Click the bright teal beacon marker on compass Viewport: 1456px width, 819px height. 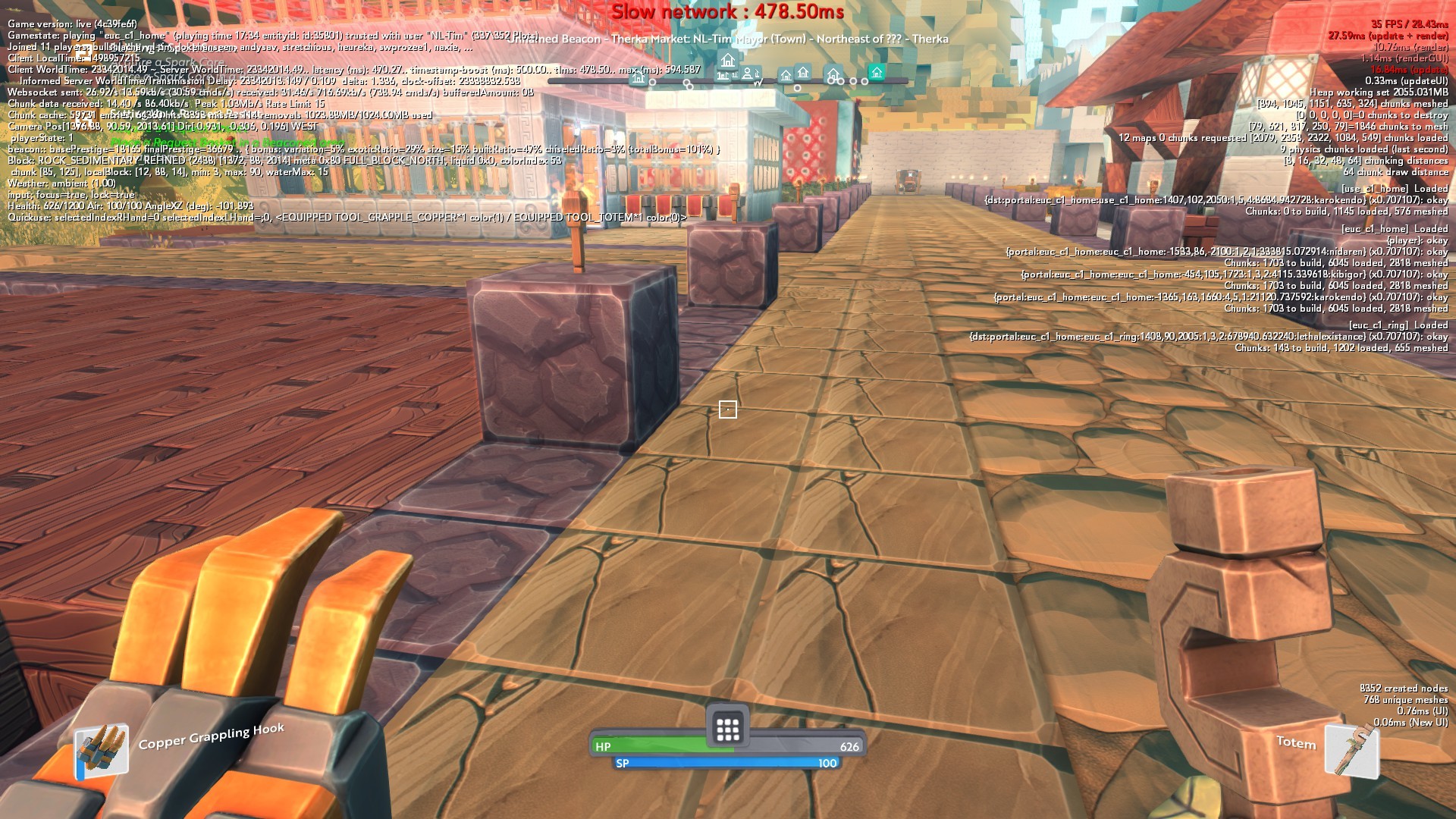877,73
